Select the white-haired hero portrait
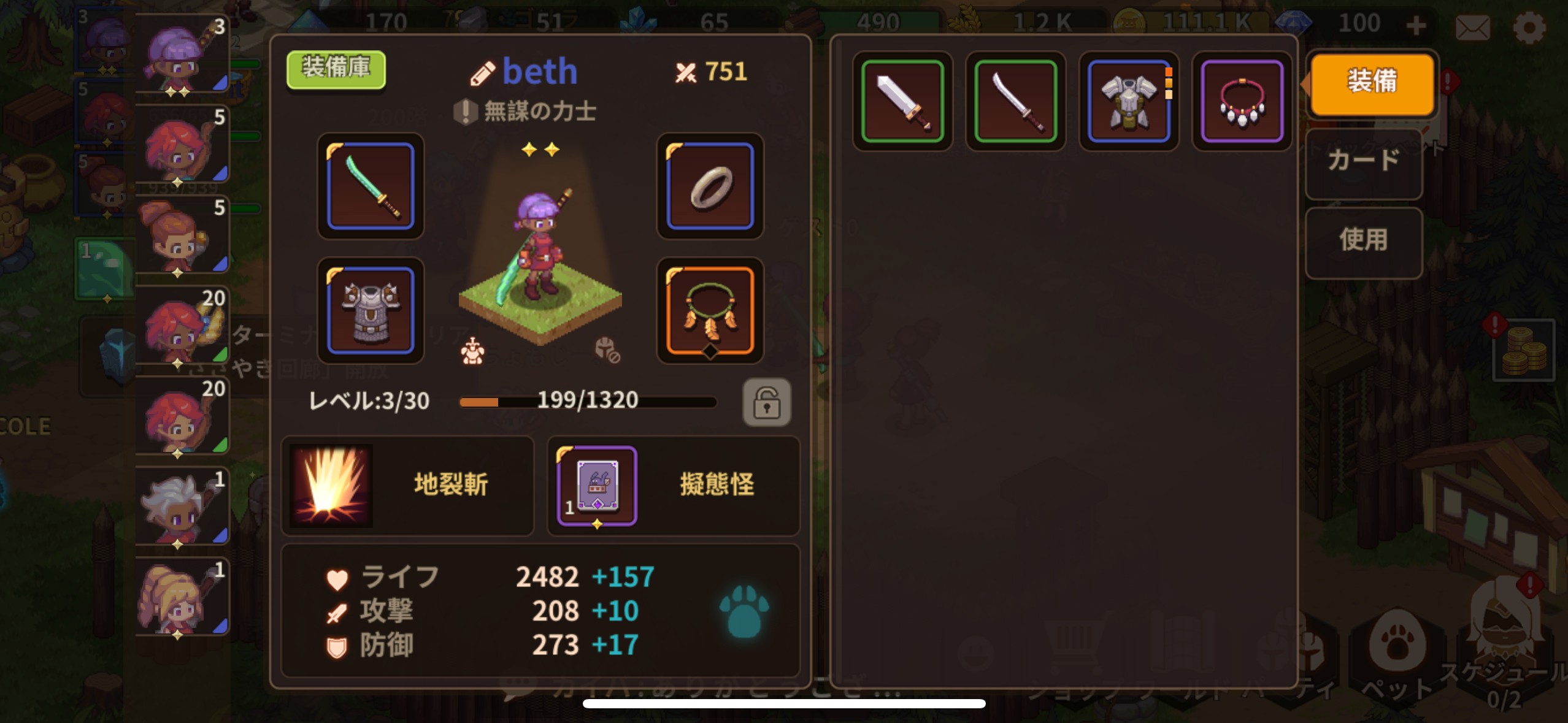This screenshot has height=723, width=1568. tap(182, 507)
